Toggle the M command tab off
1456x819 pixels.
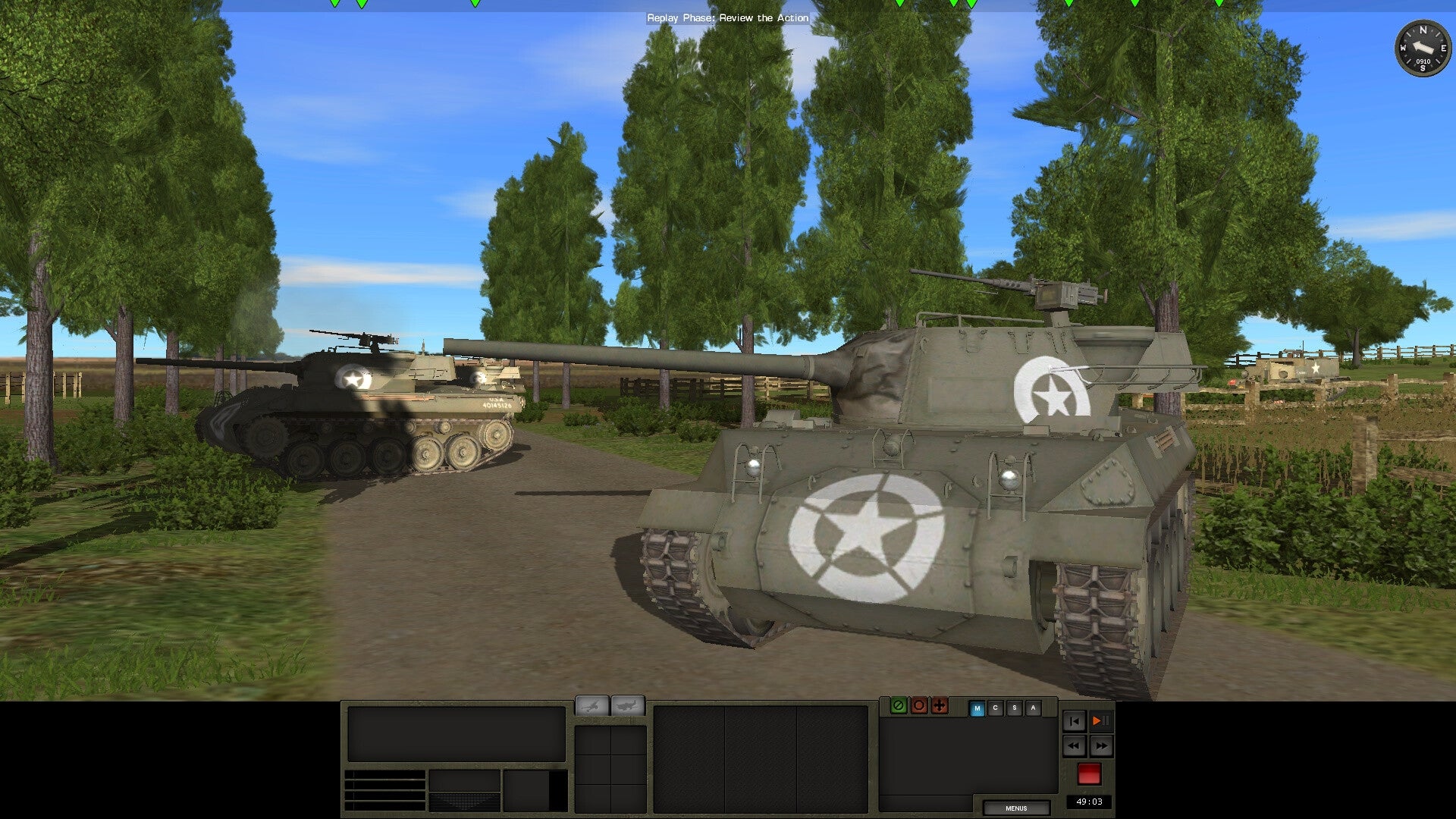[977, 707]
